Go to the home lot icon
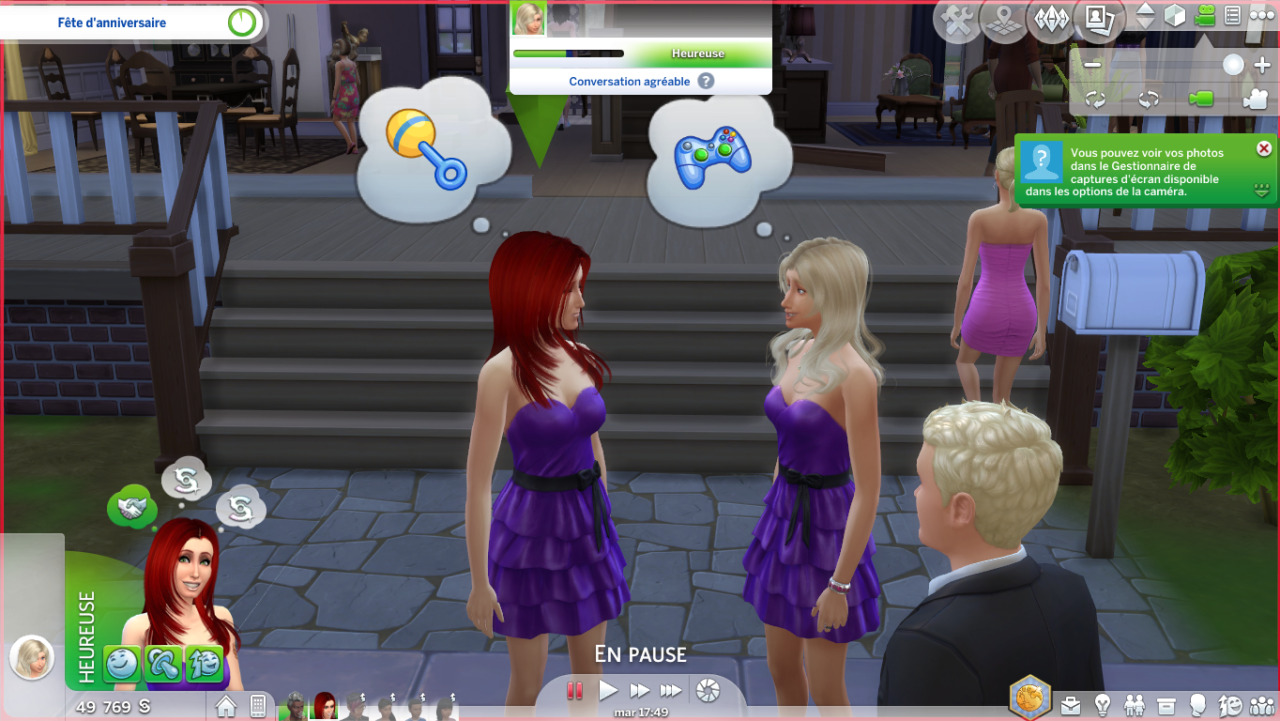Viewport: 1280px width, 721px height. [x=226, y=706]
